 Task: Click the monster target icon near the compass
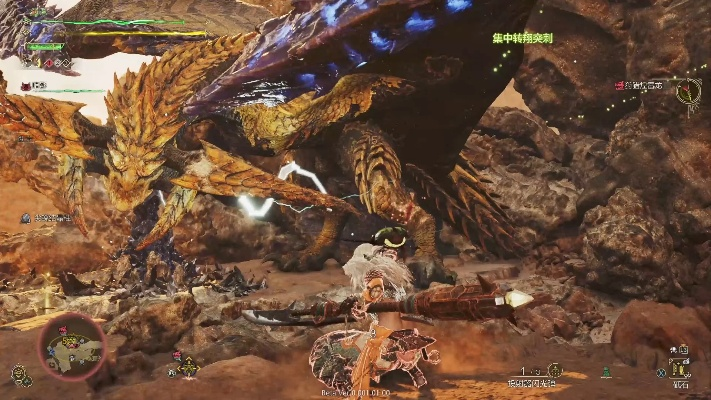tap(620, 87)
